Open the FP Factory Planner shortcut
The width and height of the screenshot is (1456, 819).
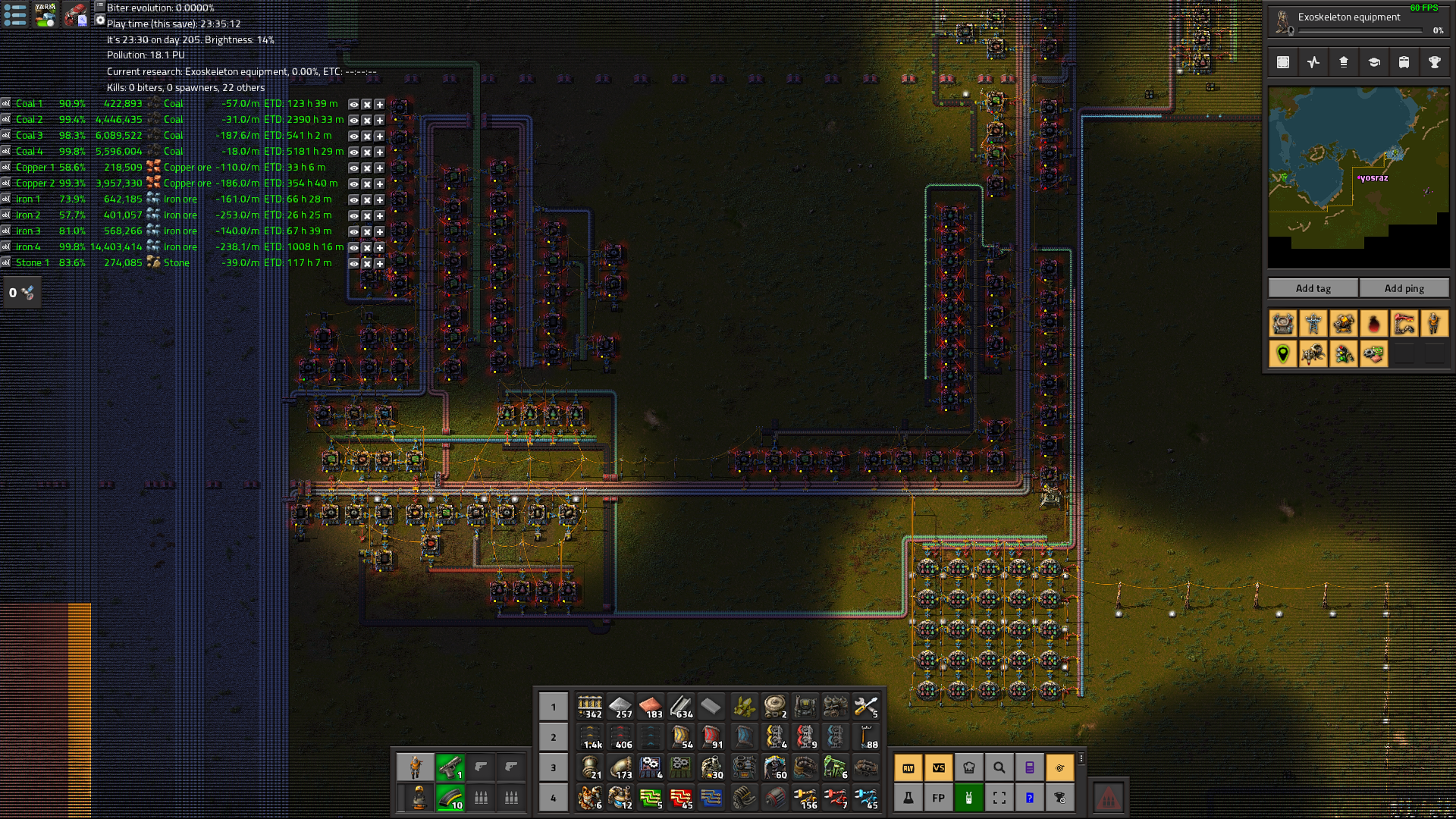(938, 798)
